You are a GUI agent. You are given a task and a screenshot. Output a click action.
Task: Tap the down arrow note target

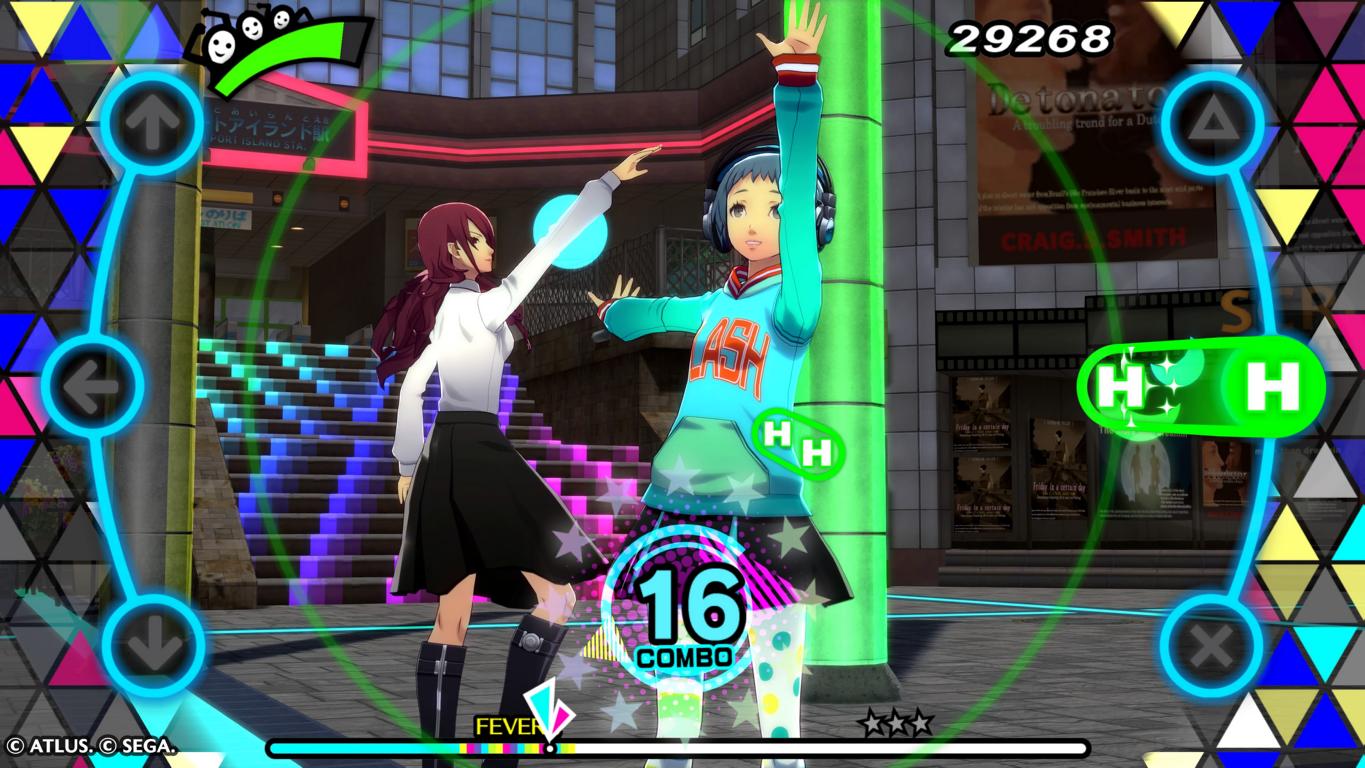[153, 646]
